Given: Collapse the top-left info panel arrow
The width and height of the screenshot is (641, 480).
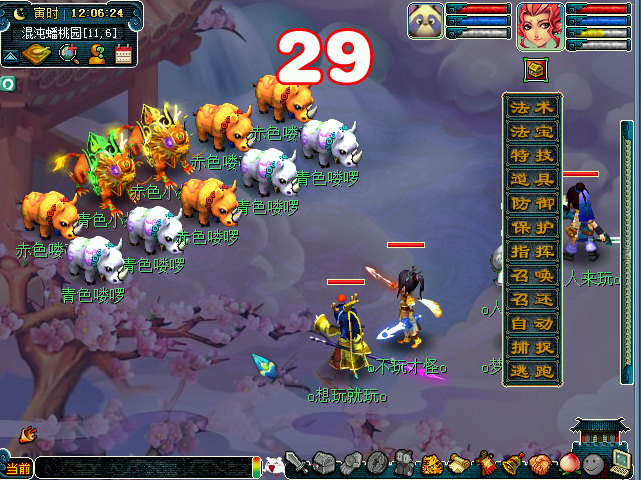Looking at the screenshot, I should pyautogui.click(x=9, y=58).
